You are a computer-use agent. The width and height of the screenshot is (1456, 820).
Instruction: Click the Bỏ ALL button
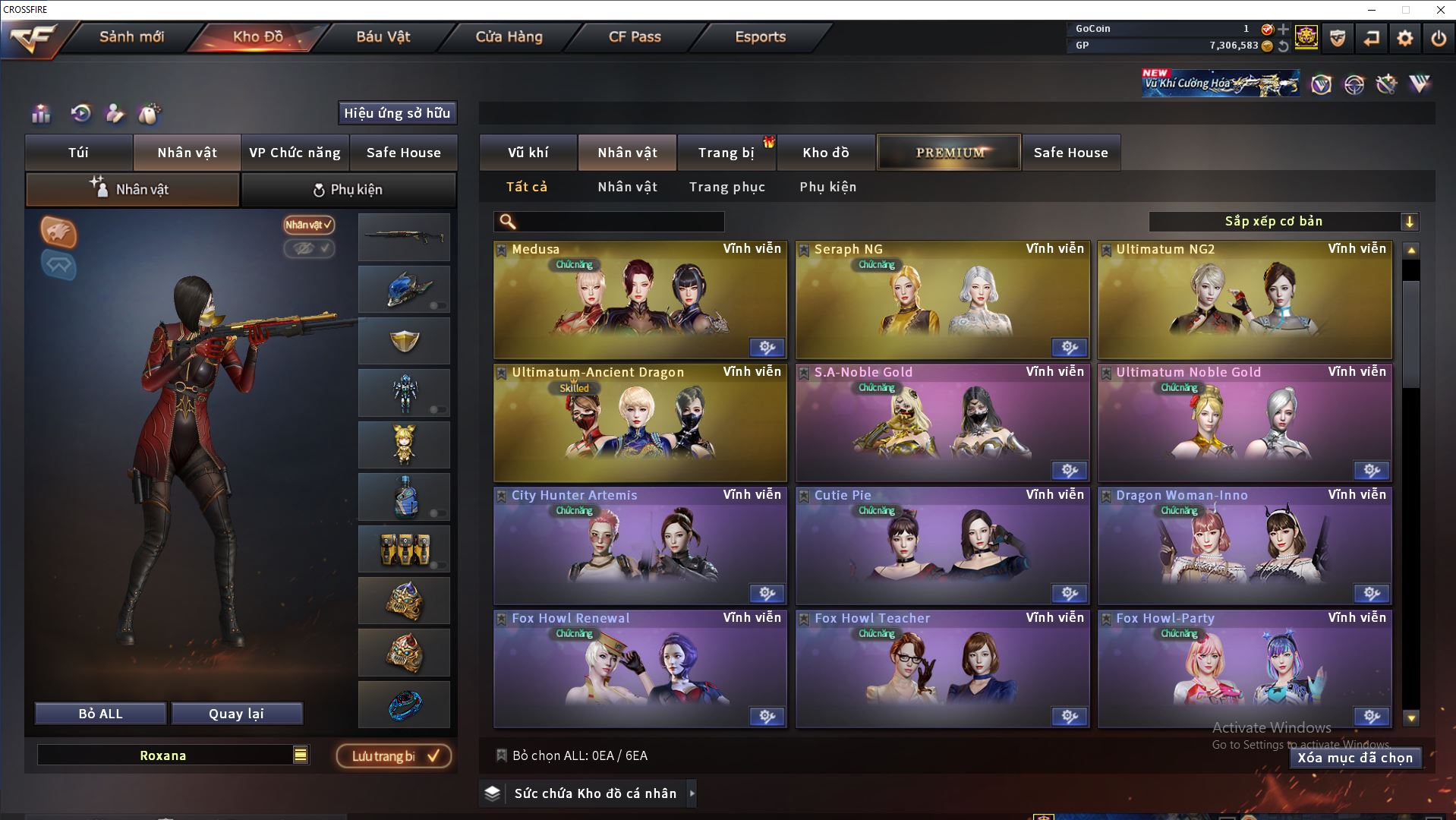pyautogui.click(x=100, y=714)
